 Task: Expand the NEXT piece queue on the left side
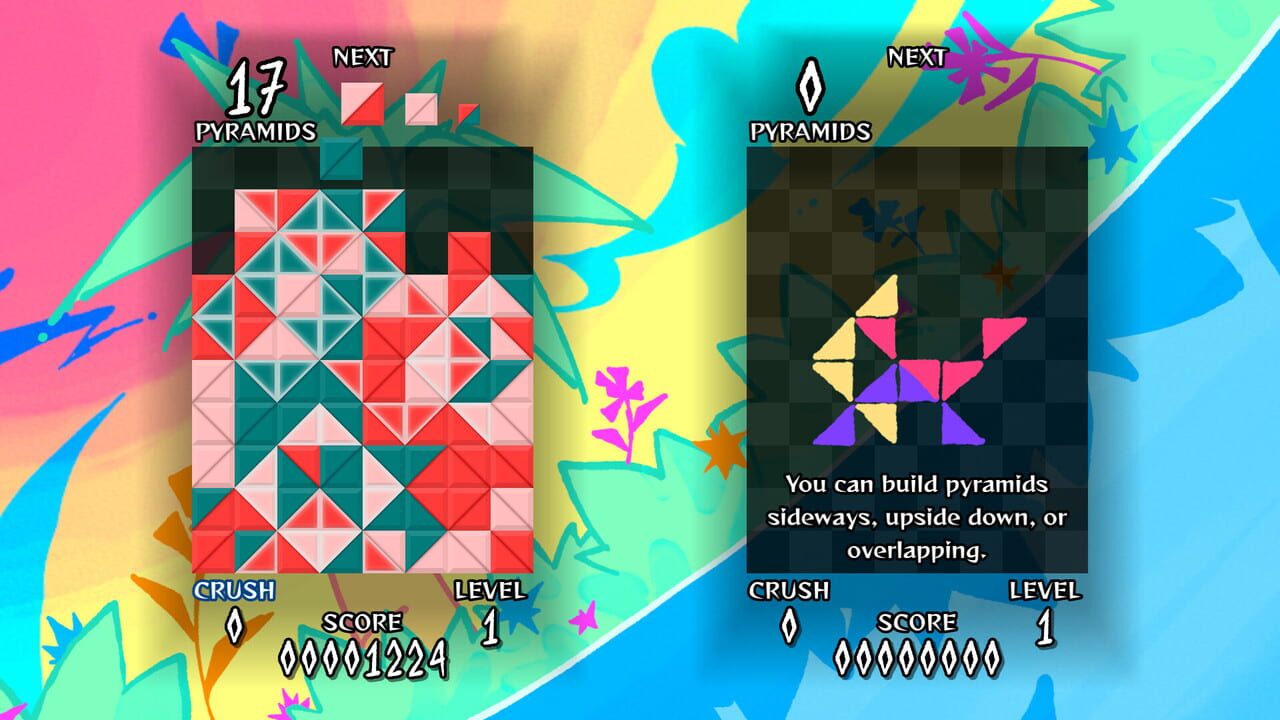[365, 56]
